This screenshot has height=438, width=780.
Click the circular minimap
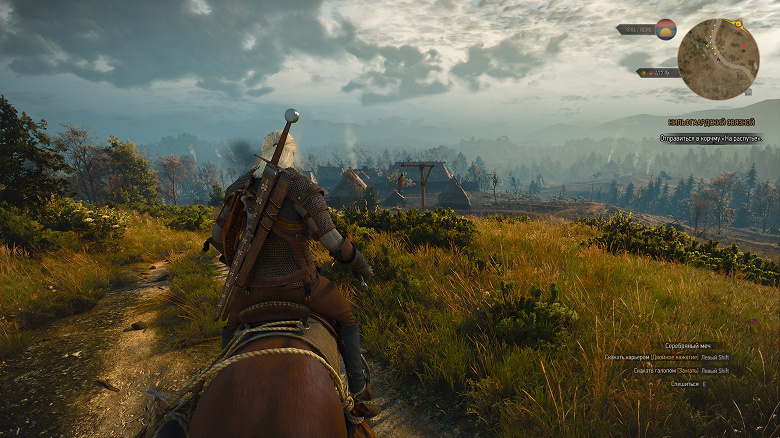(717, 59)
